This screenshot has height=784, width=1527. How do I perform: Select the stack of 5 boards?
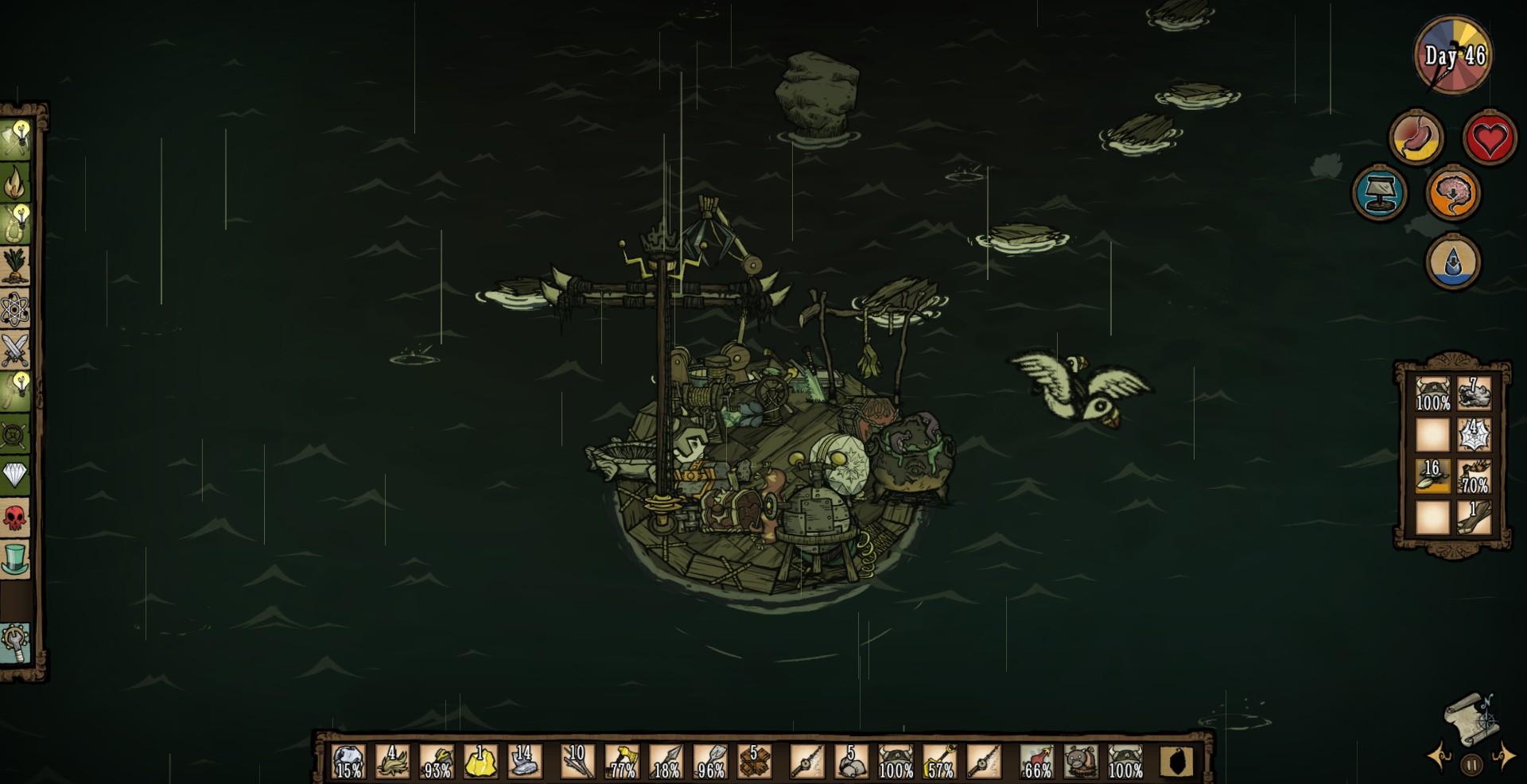click(x=753, y=762)
